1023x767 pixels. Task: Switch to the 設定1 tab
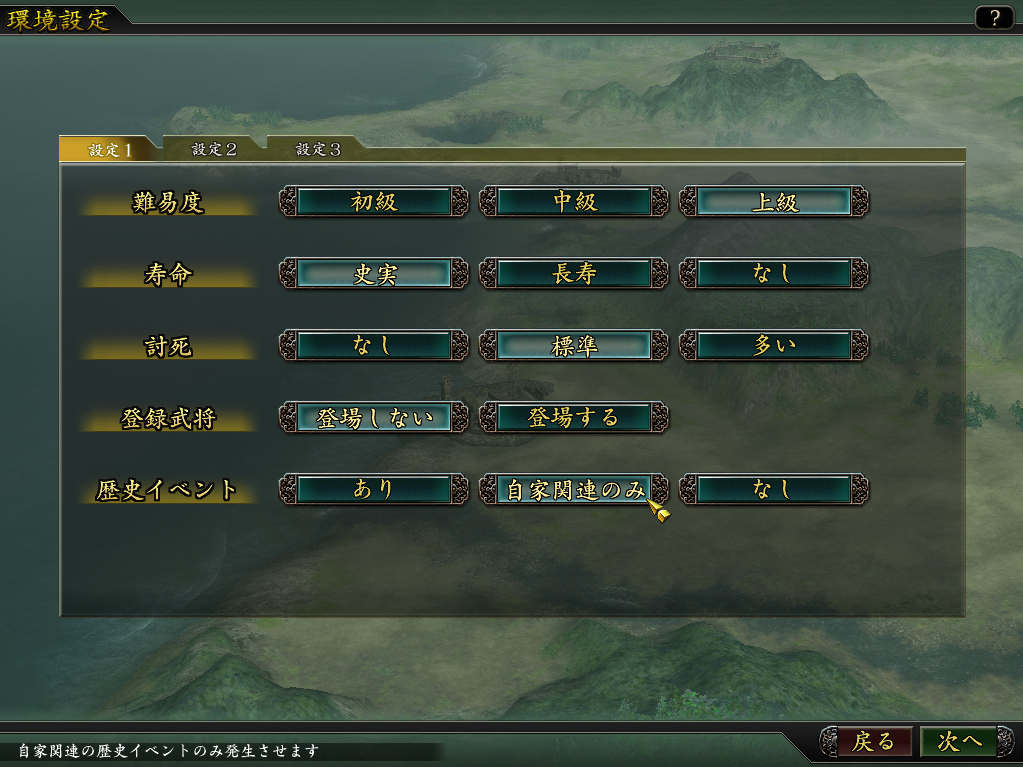(x=110, y=150)
